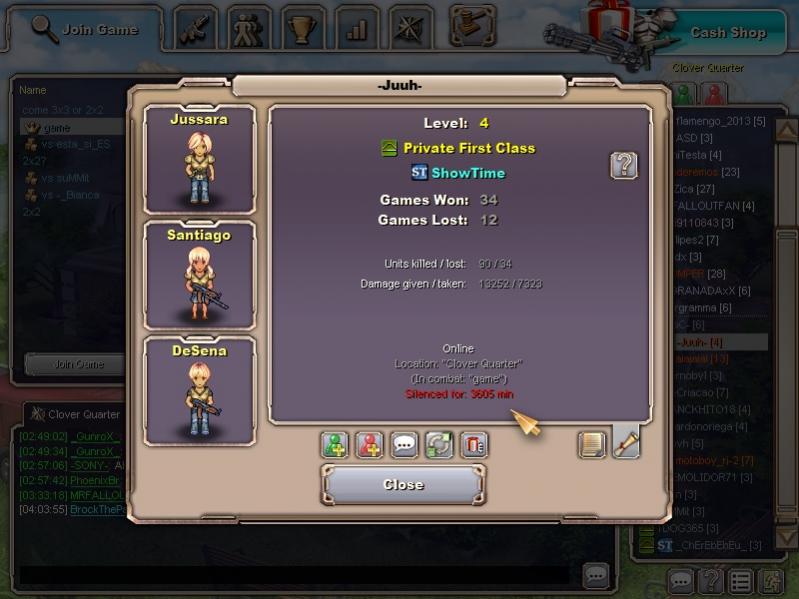
Task: Click the red add-to-ignore player icon
Action: click(370, 445)
